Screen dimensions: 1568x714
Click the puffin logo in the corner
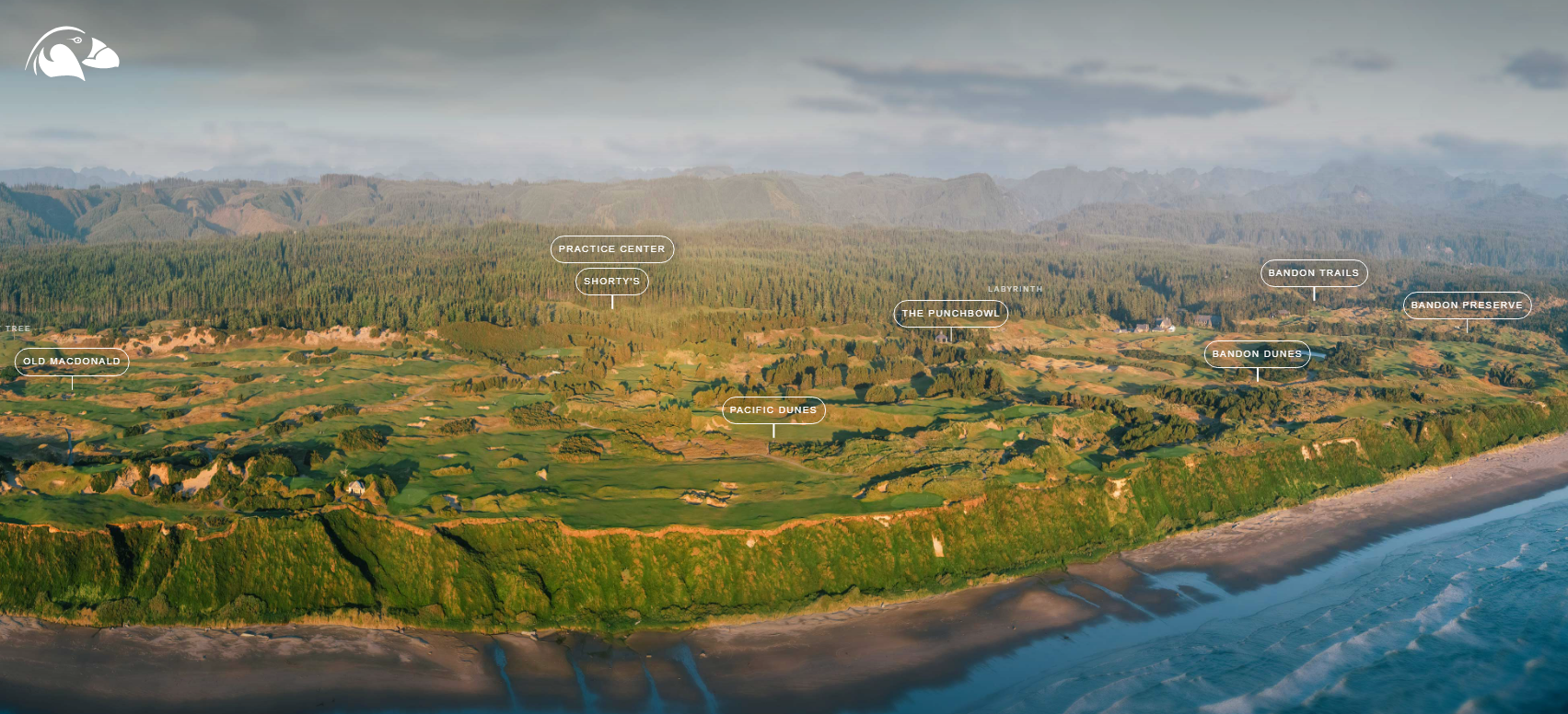(72, 53)
